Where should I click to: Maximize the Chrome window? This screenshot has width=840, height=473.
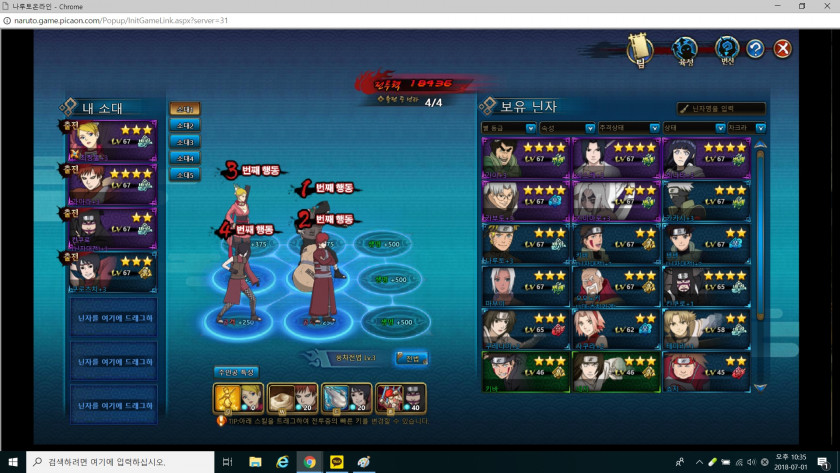[x=801, y=6]
